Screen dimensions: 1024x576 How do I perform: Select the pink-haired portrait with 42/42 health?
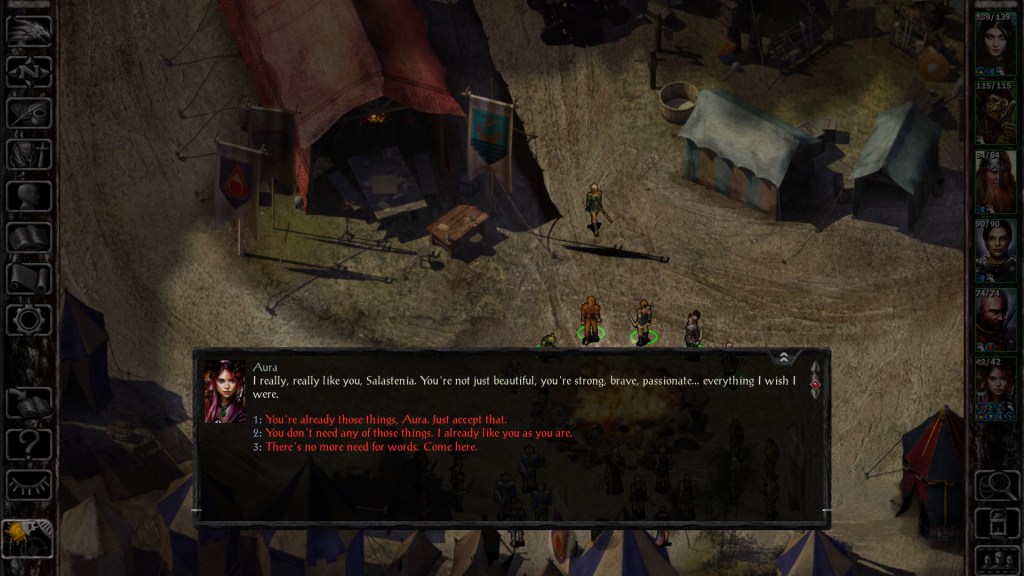pos(995,390)
